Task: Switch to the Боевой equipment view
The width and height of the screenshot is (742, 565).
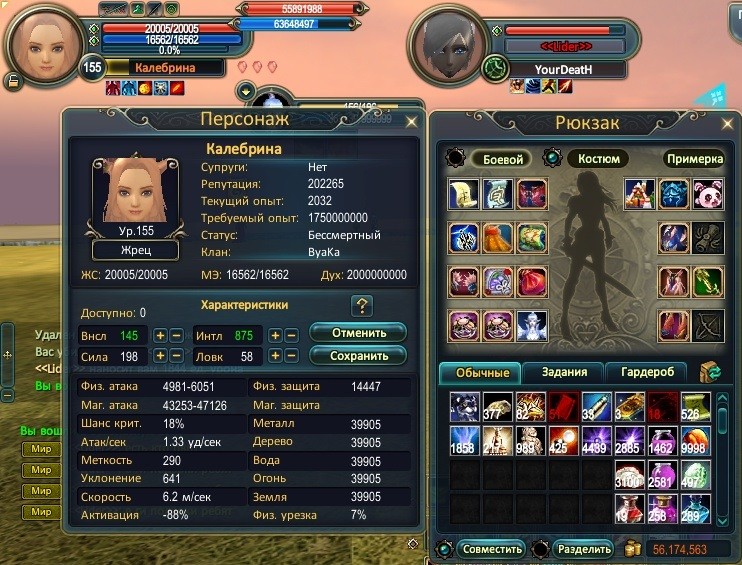Action: (x=503, y=158)
